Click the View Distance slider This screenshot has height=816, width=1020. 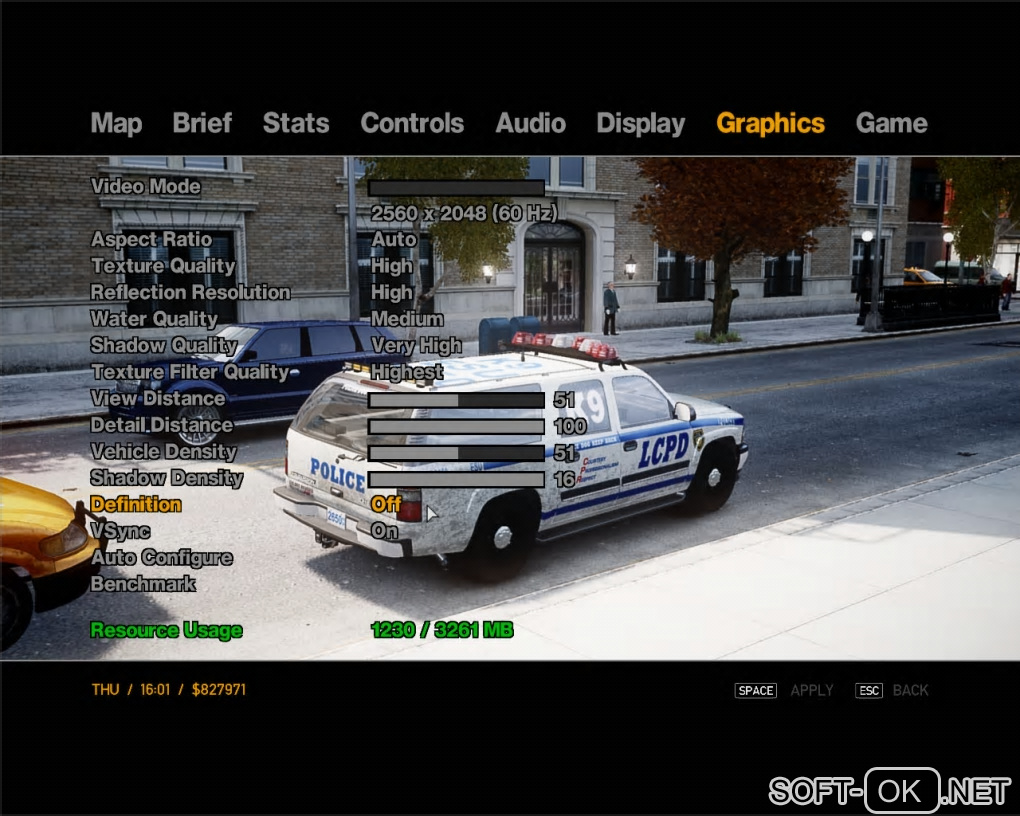pyautogui.click(x=456, y=400)
